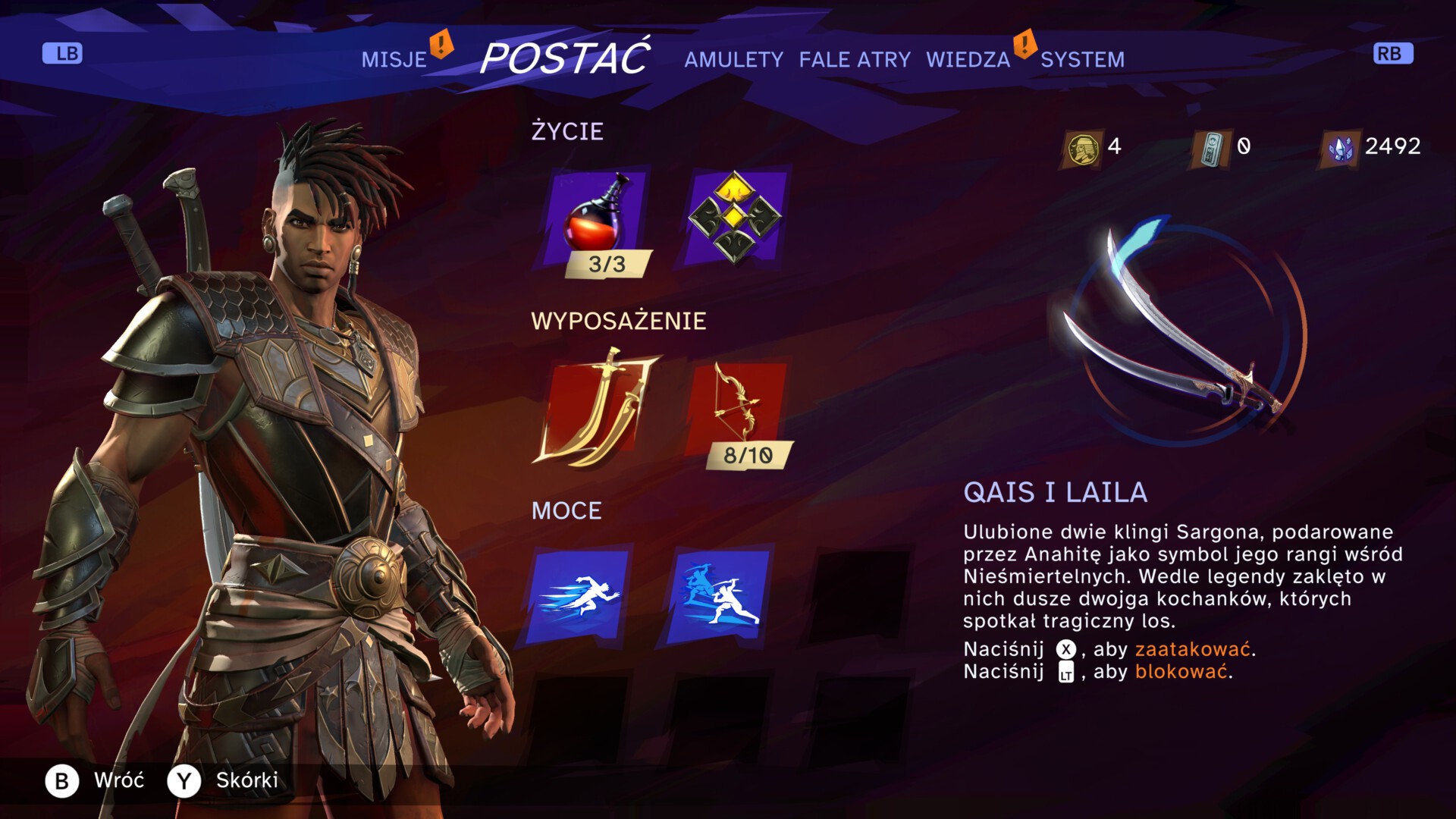Choose the yellow diamond health upgrade icon
Screen dimensions: 1456x819
734,217
